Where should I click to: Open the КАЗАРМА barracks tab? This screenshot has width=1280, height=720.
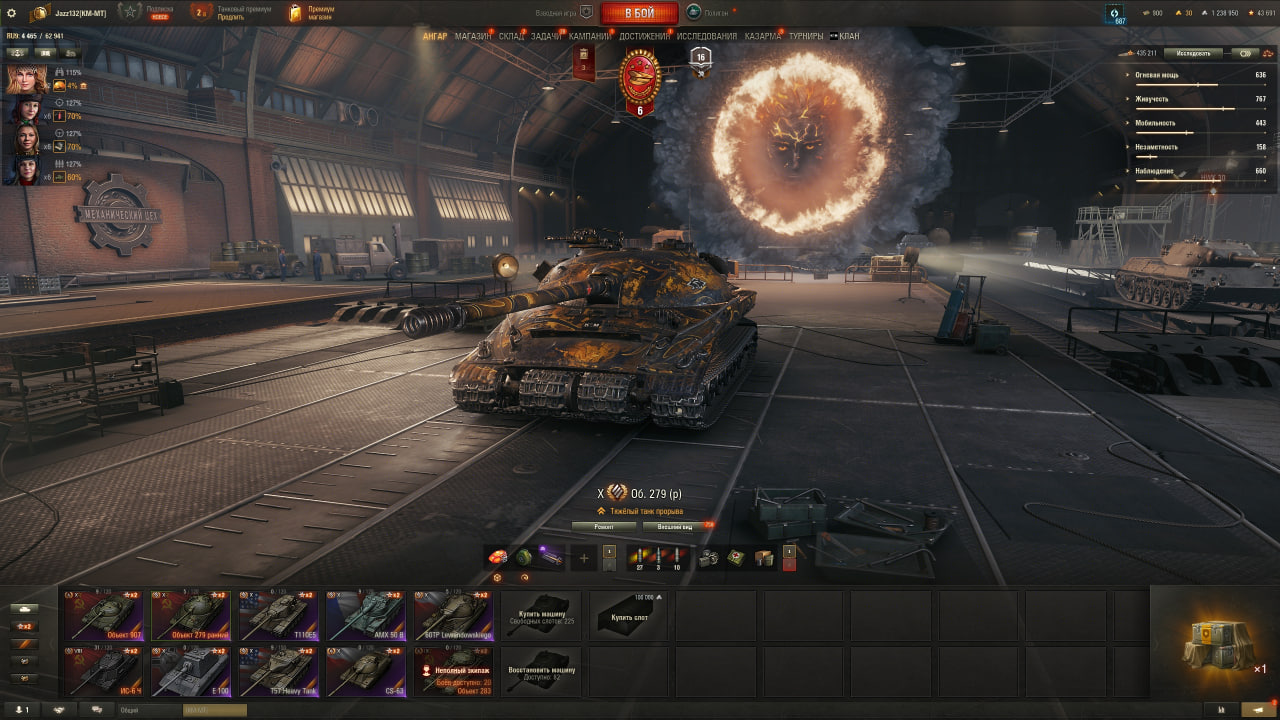click(763, 36)
